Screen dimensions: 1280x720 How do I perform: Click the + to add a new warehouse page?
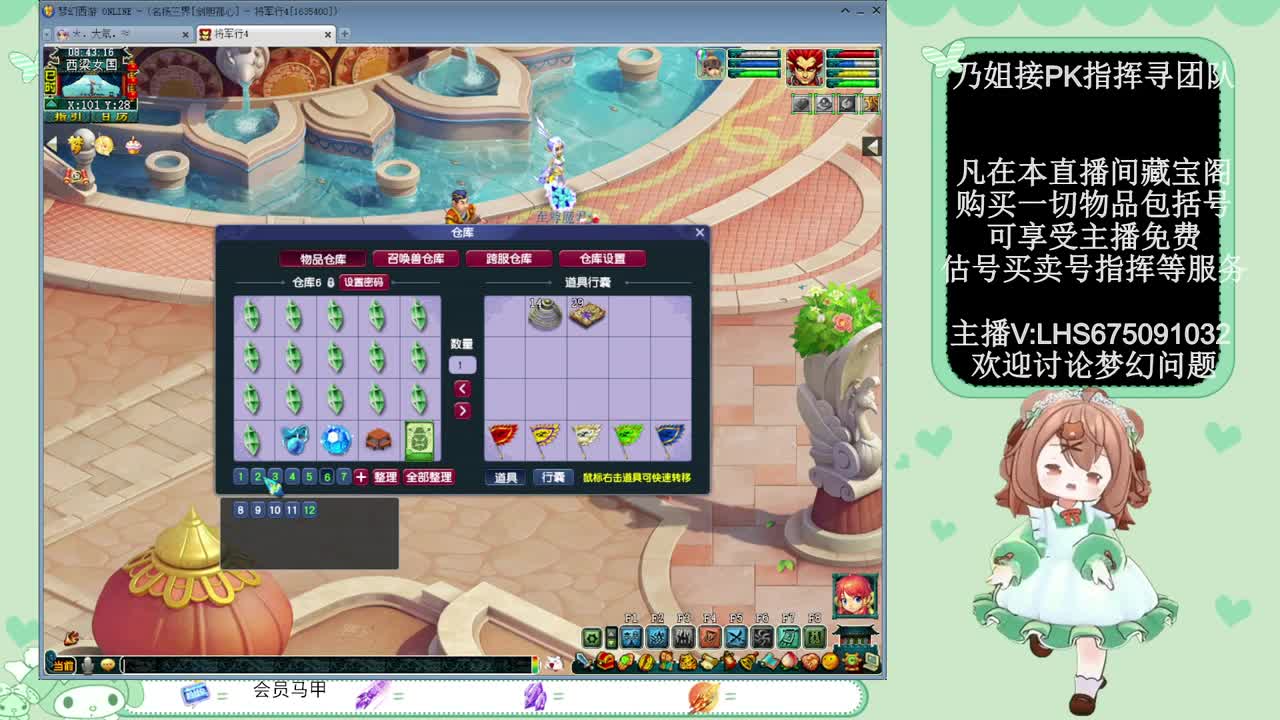click(360, 477)
